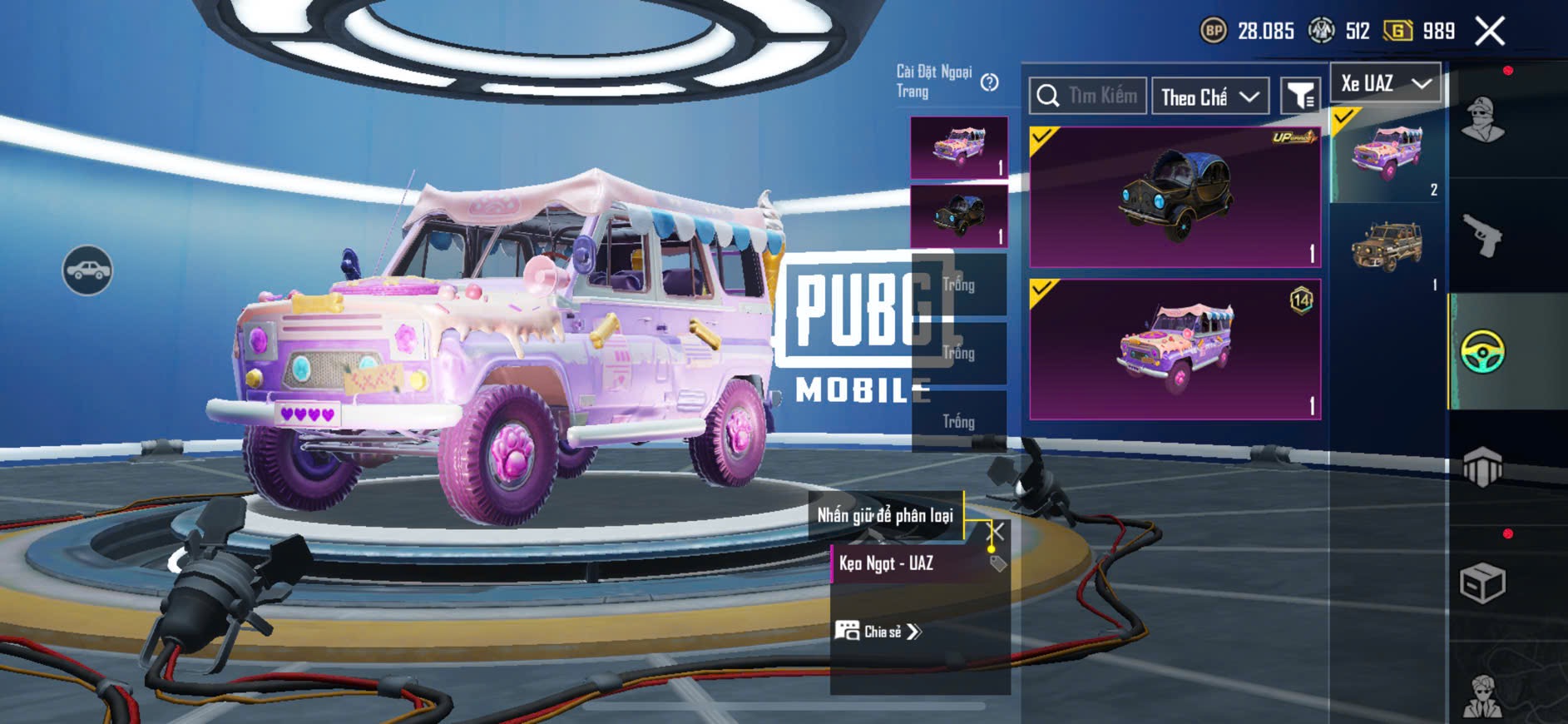The image size is (1568, 724).
Task: Choose the pink UAZ vehicle category thumbnail
Action: click(1387, 155)
